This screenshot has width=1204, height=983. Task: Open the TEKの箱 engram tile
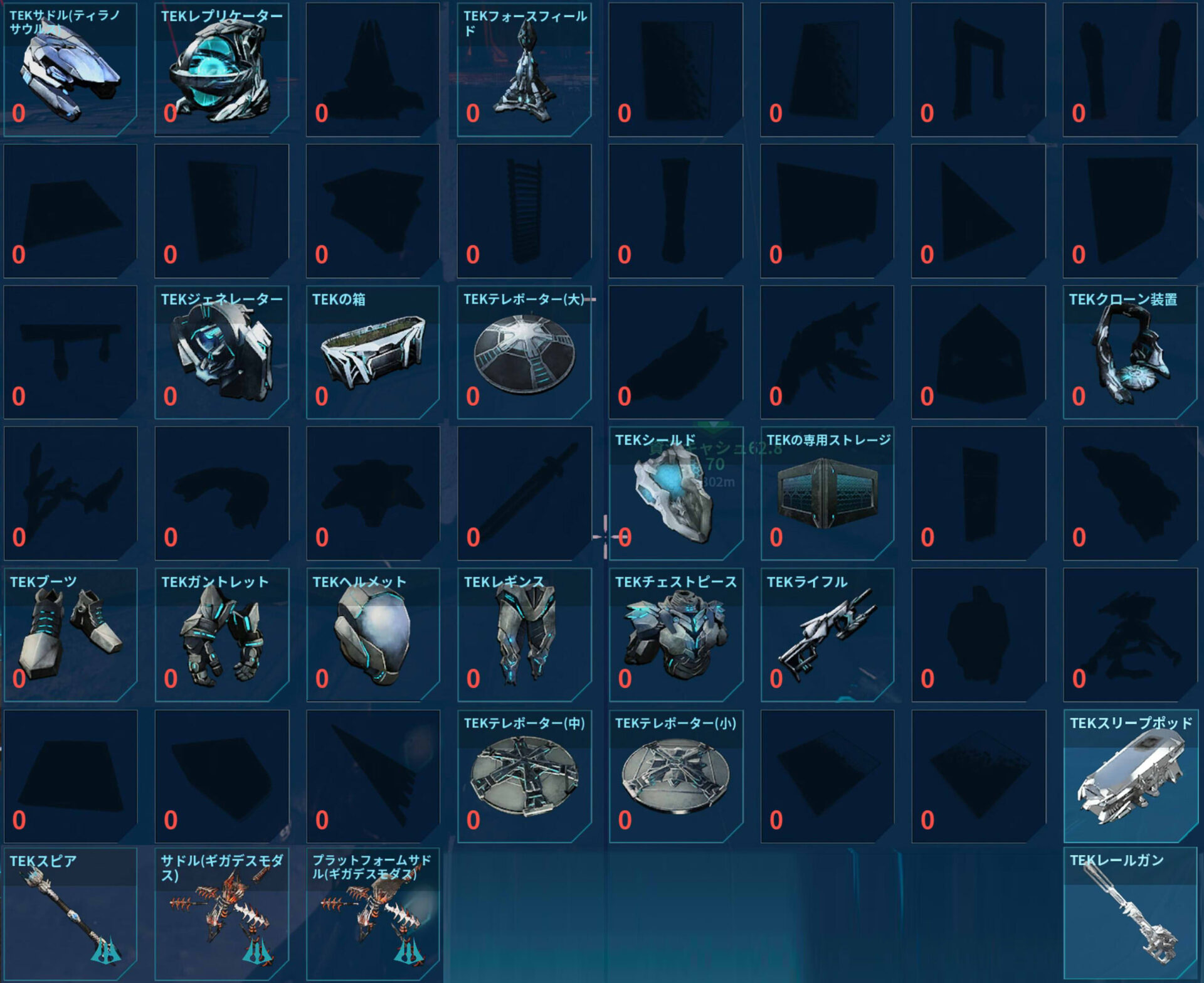pyautogui.click(x=372, y=353)
